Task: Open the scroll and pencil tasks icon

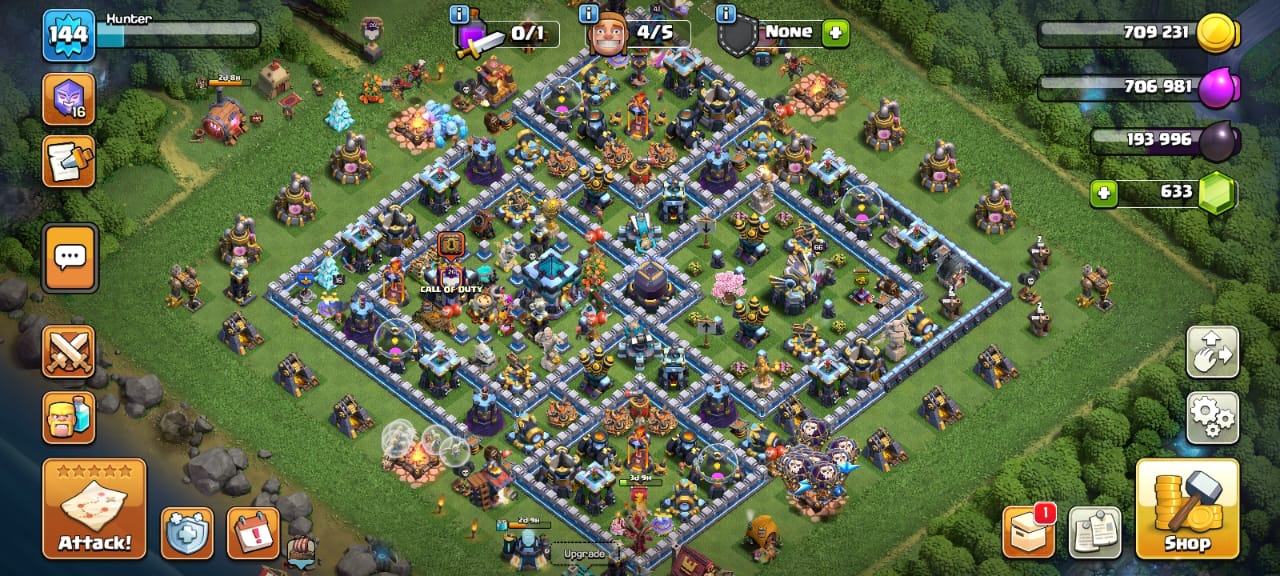Action: [x=69, y=162]
